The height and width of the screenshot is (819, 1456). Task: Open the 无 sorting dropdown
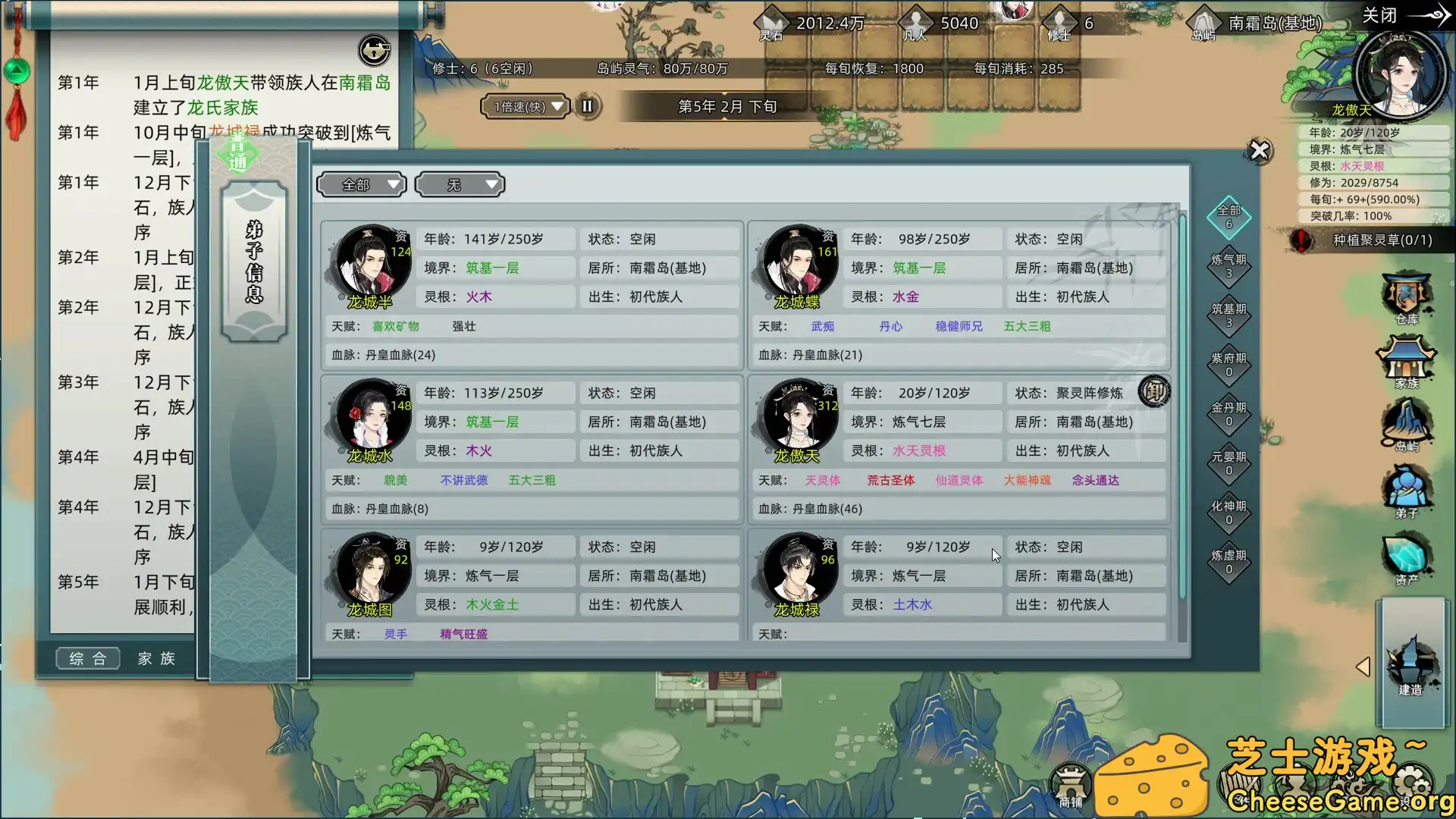click(x=460, y=184)
